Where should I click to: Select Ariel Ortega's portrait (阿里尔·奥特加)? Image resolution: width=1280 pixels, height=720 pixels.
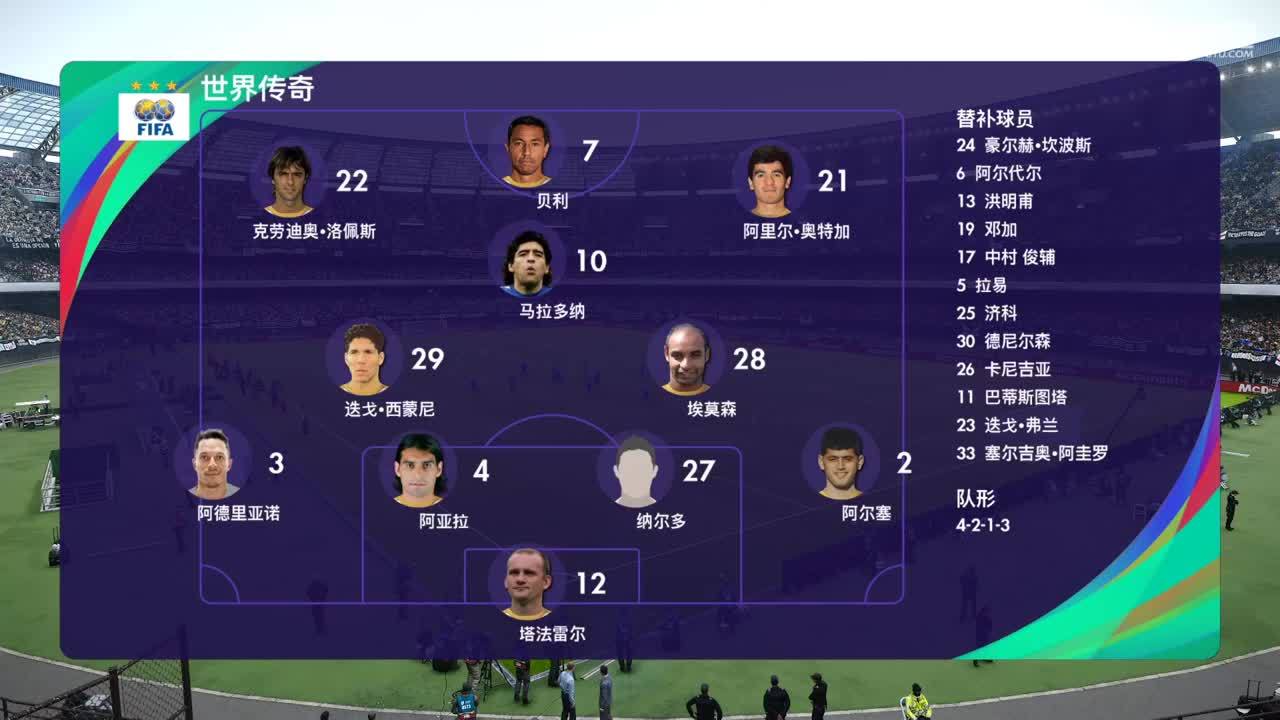pyautogui.click(x=770, y=181)
